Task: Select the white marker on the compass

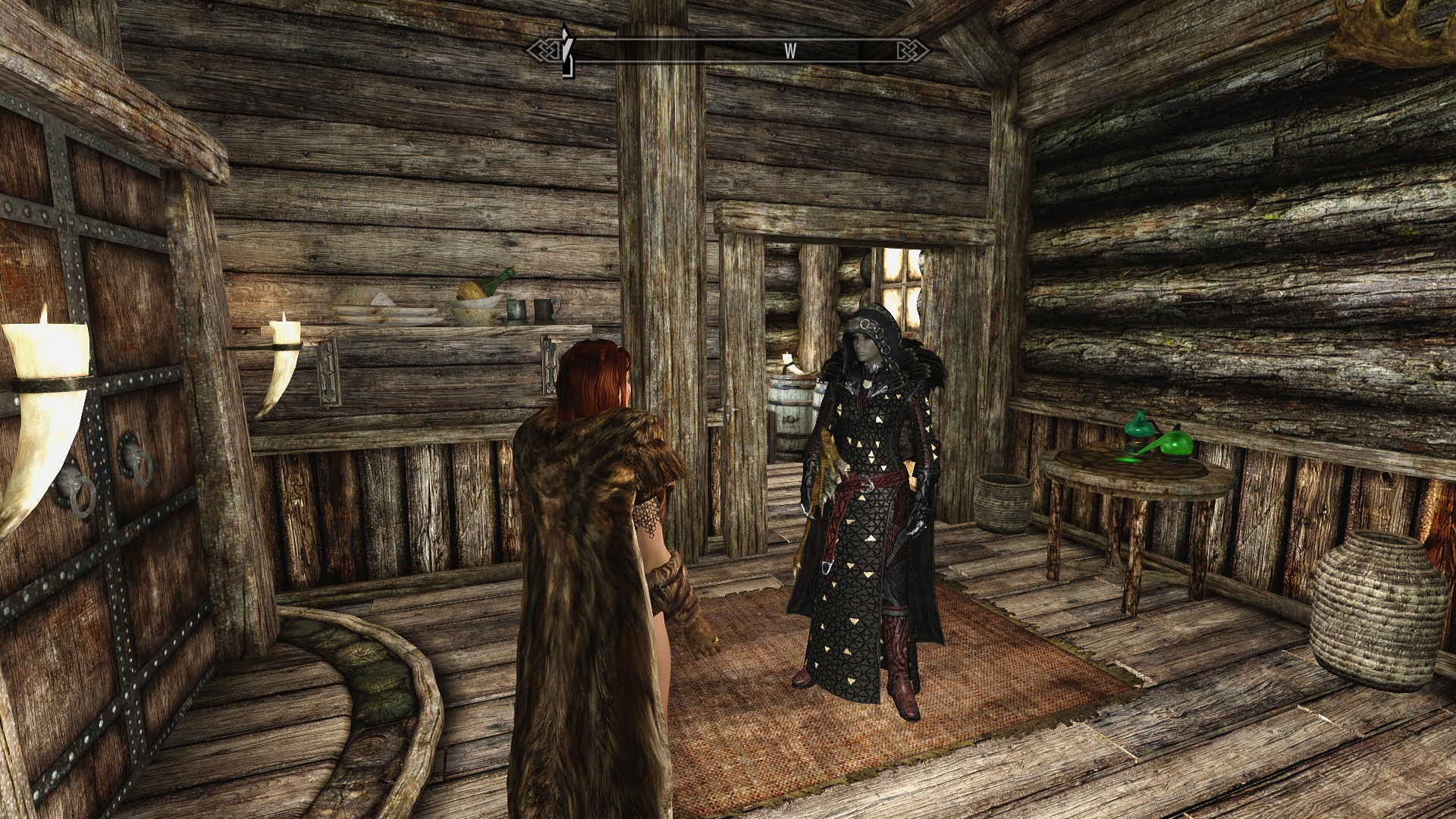Action: (565, 50)
